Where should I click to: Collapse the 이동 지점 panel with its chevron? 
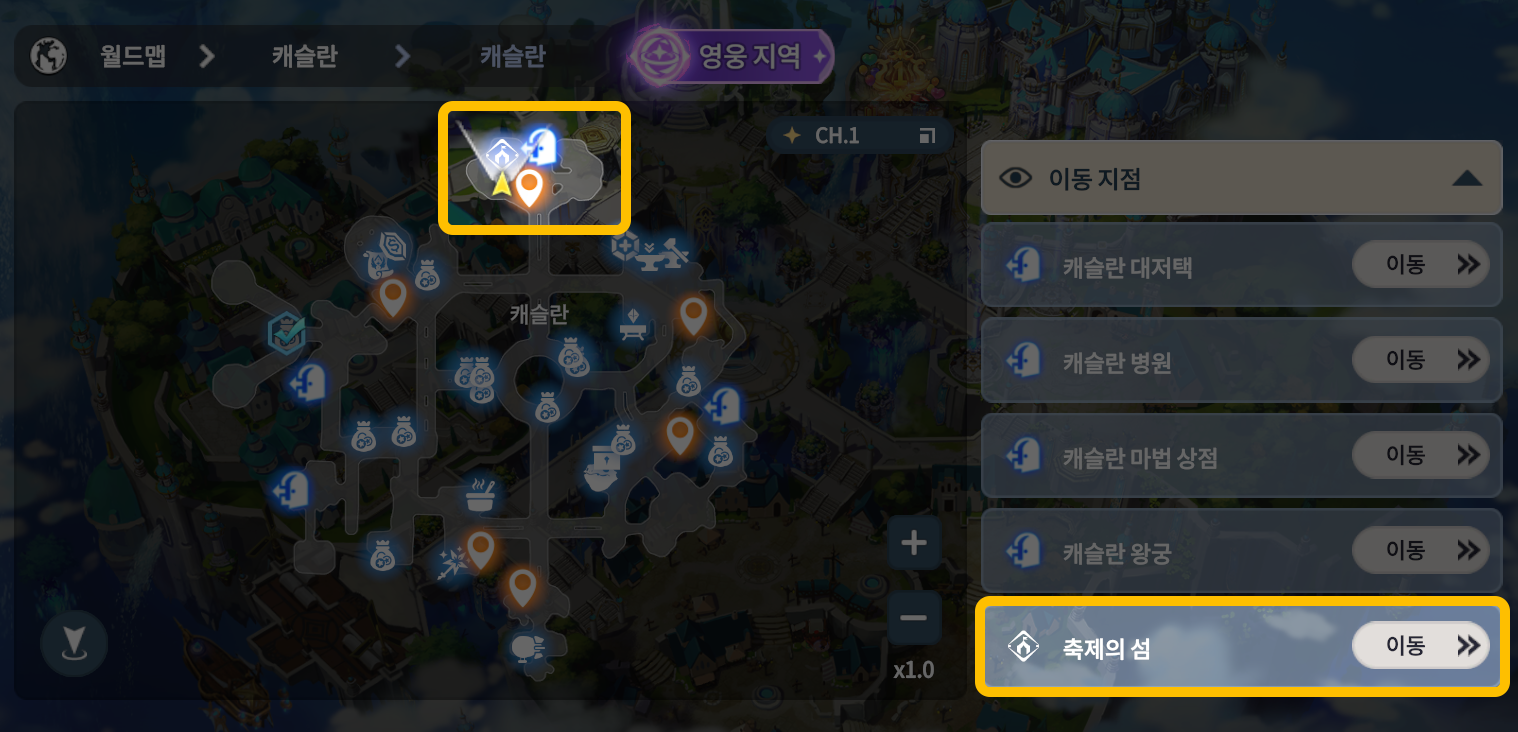tap(1466, 177)
